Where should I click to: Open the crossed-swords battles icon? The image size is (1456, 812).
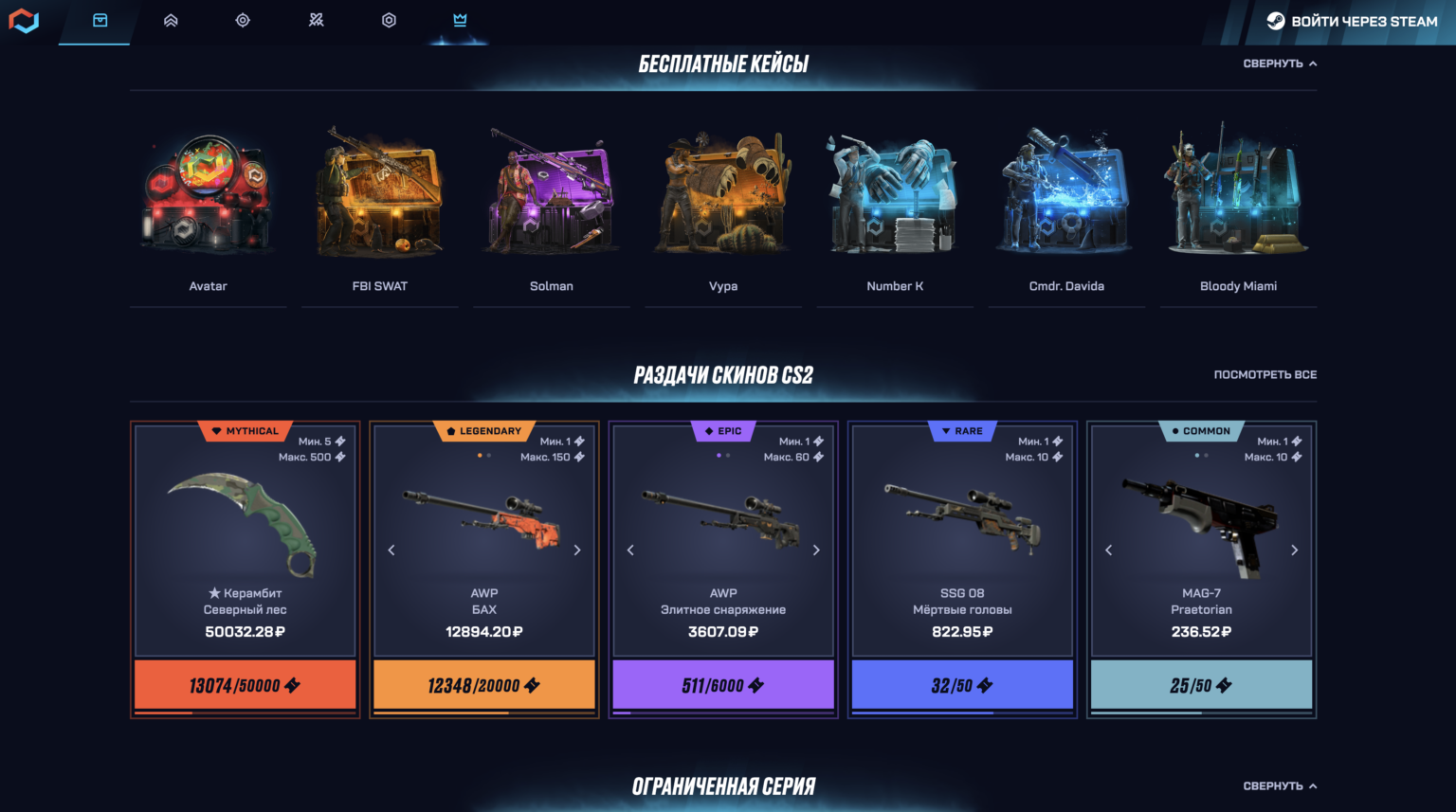(316, 20)
